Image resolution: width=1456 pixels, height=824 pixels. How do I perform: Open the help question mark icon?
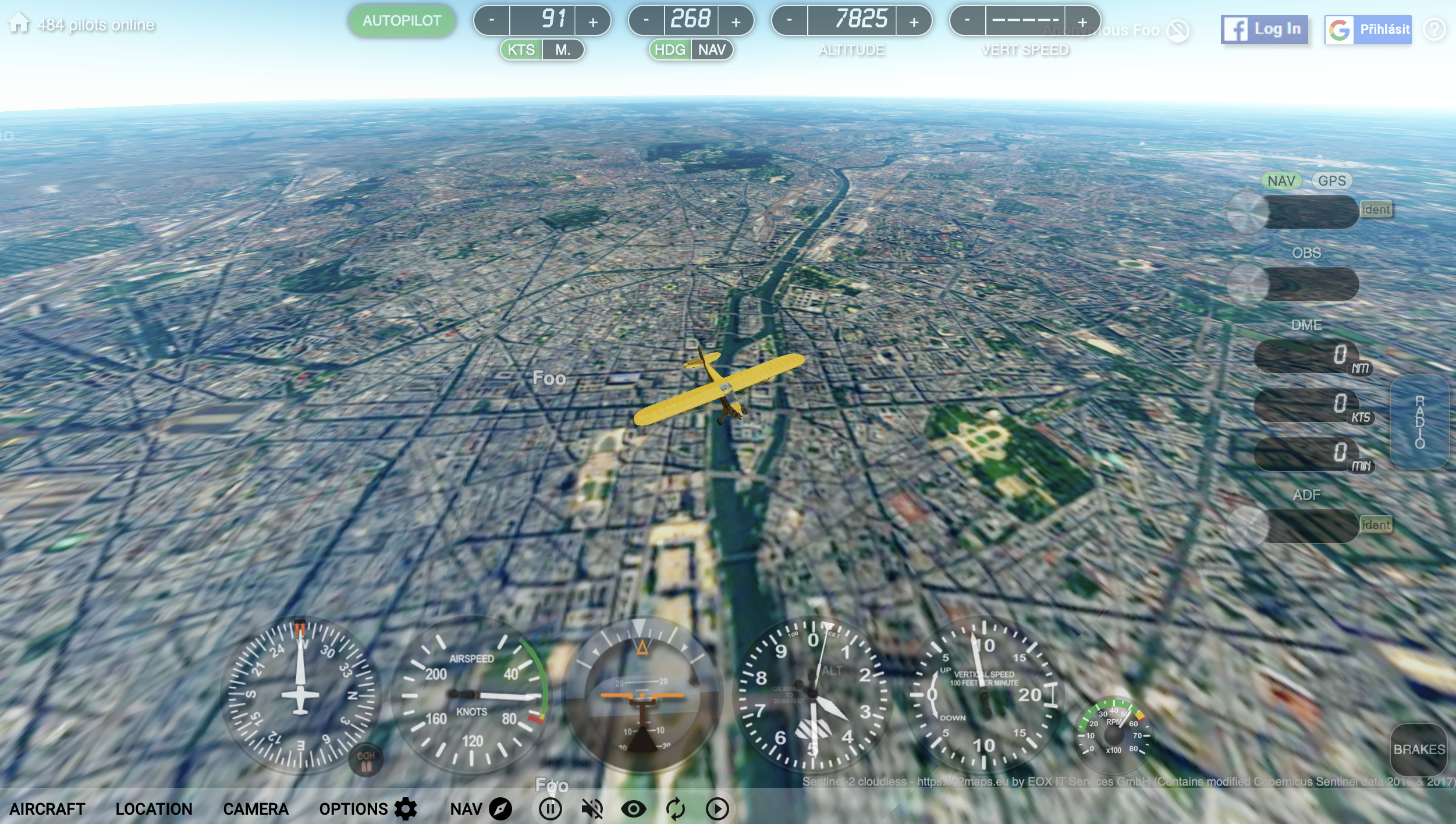[x=1434, y=29]
